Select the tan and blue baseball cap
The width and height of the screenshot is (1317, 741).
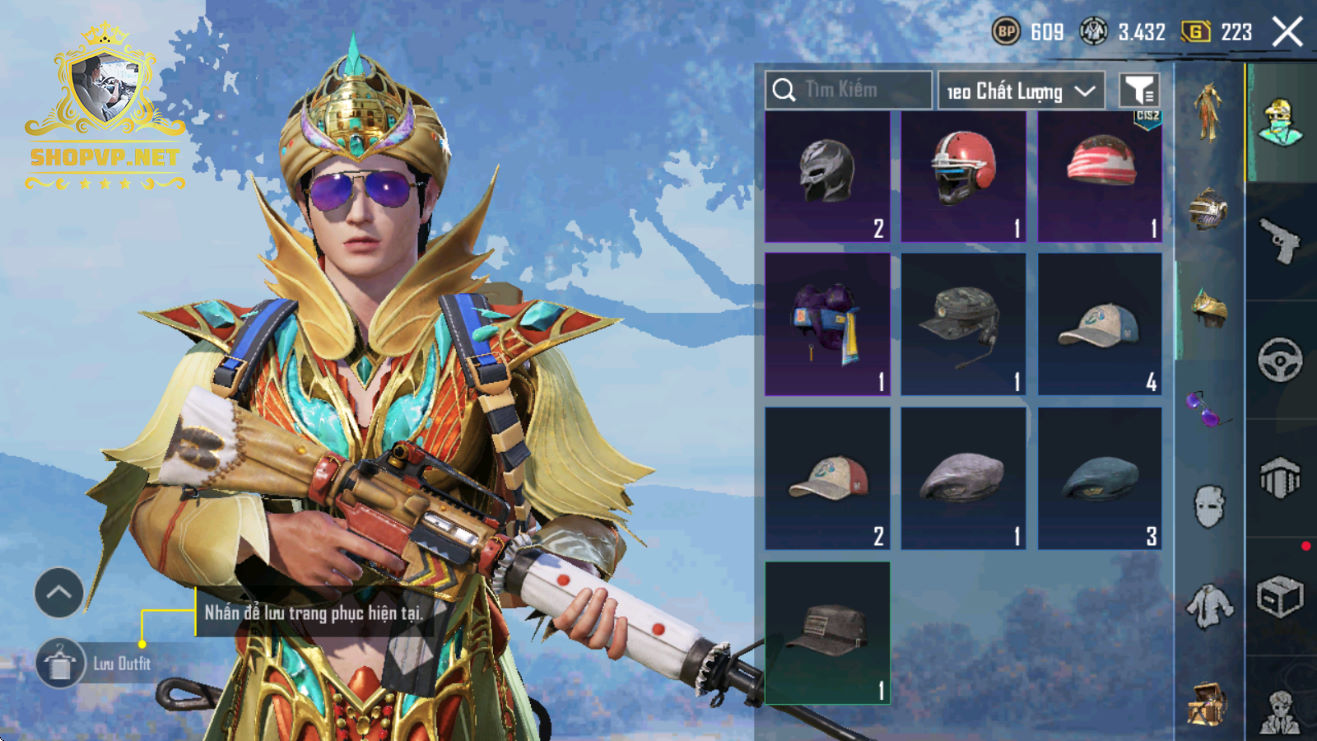coord(1099,323)
